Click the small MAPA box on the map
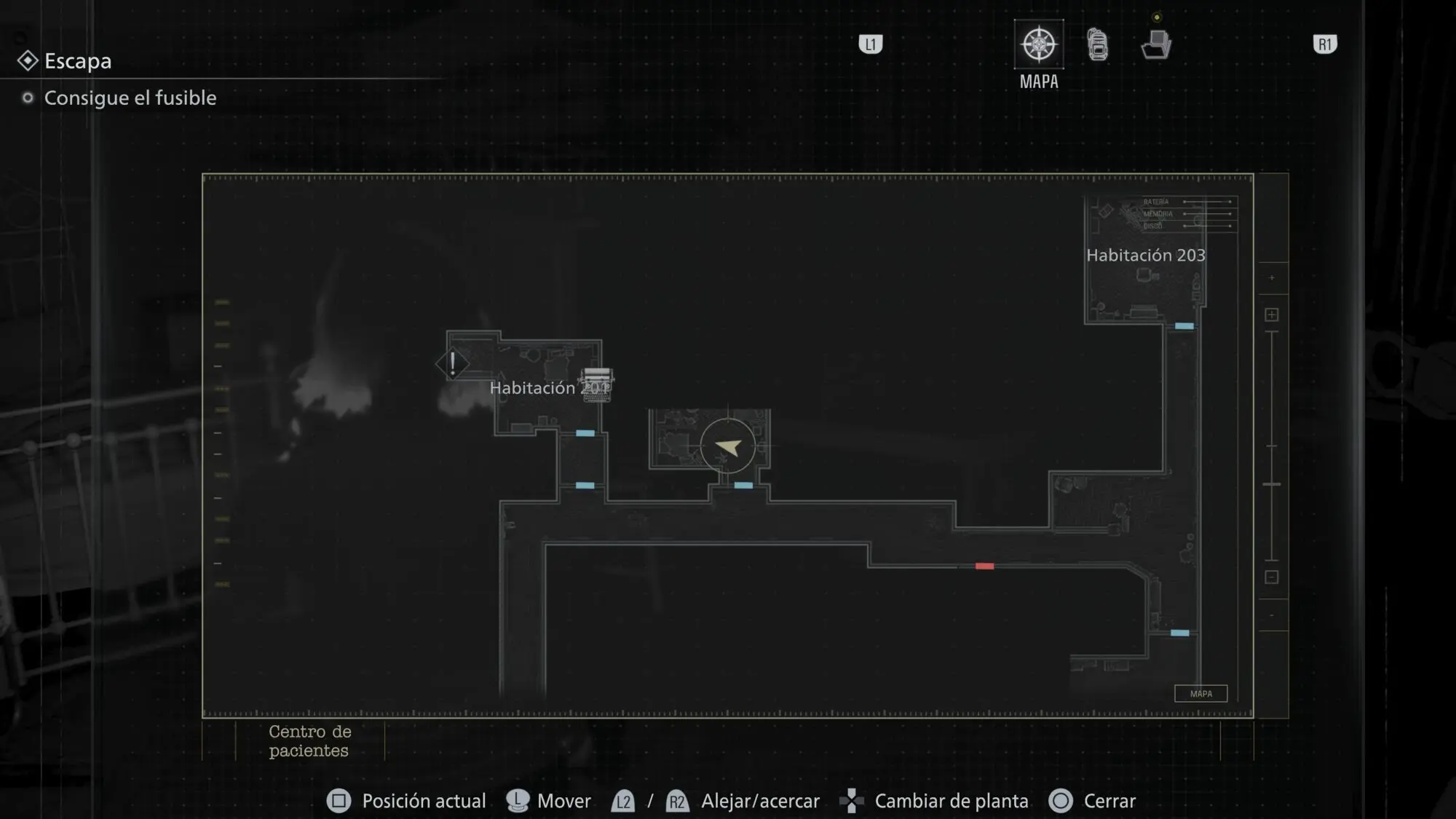 [x=1200, y=694]
